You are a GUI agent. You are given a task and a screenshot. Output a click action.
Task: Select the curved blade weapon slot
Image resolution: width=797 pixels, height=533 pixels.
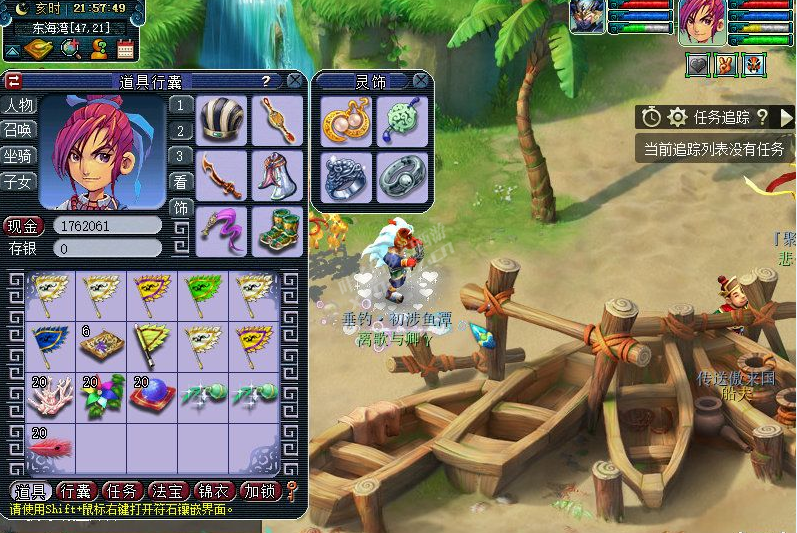tap(221, 175)
